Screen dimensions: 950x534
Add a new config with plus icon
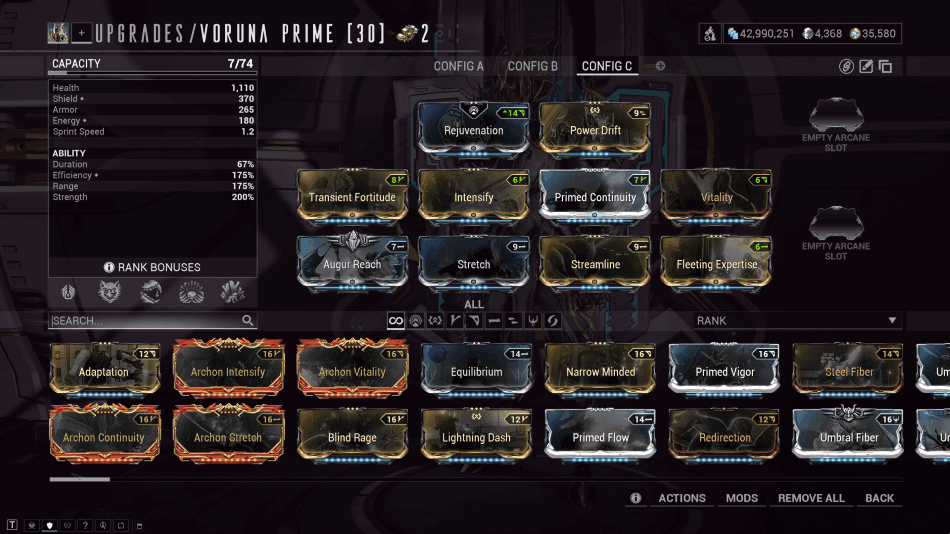(660, 66)
